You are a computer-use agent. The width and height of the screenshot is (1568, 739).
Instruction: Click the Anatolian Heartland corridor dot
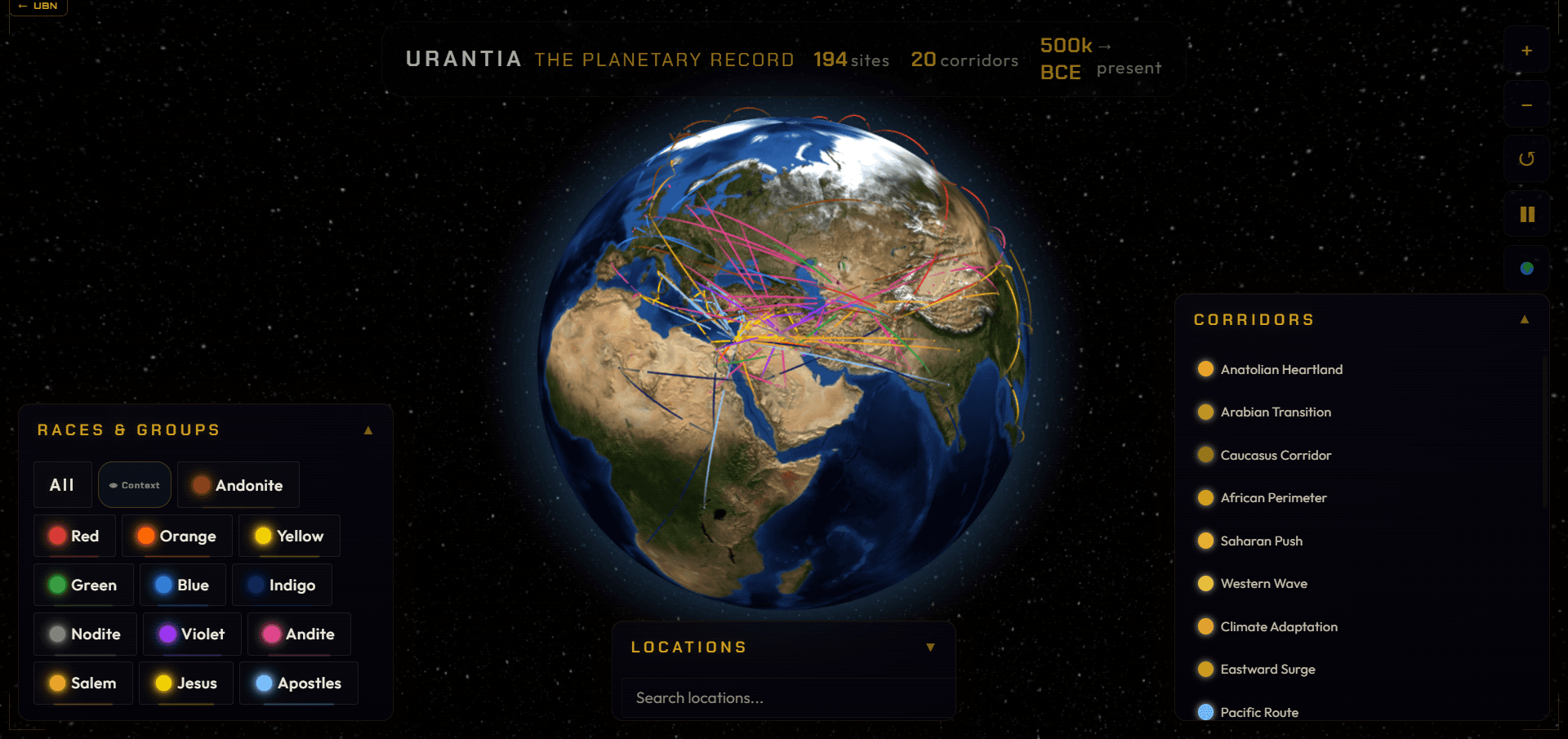point(1205,369)
